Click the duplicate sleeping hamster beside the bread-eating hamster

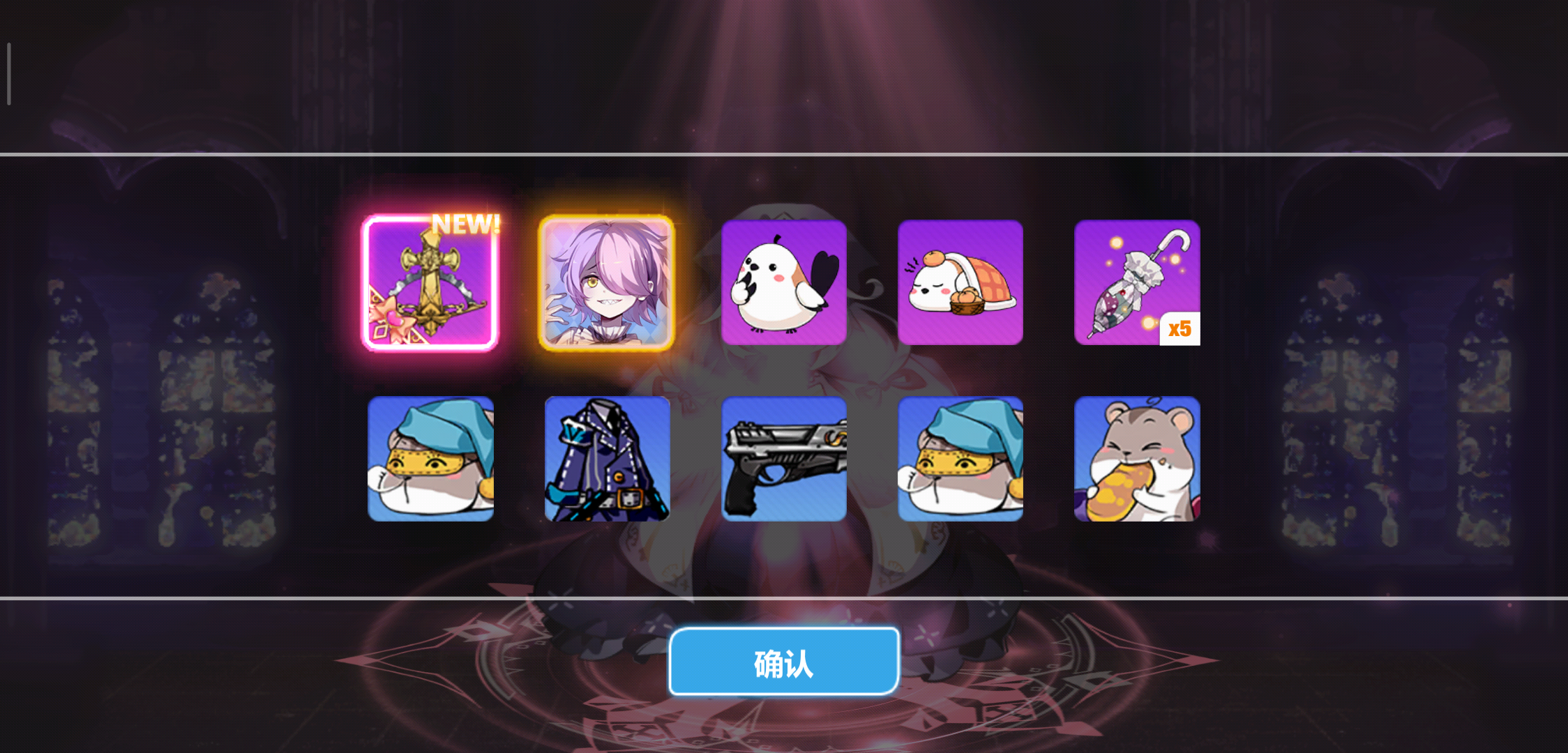[x=960, y=459]
